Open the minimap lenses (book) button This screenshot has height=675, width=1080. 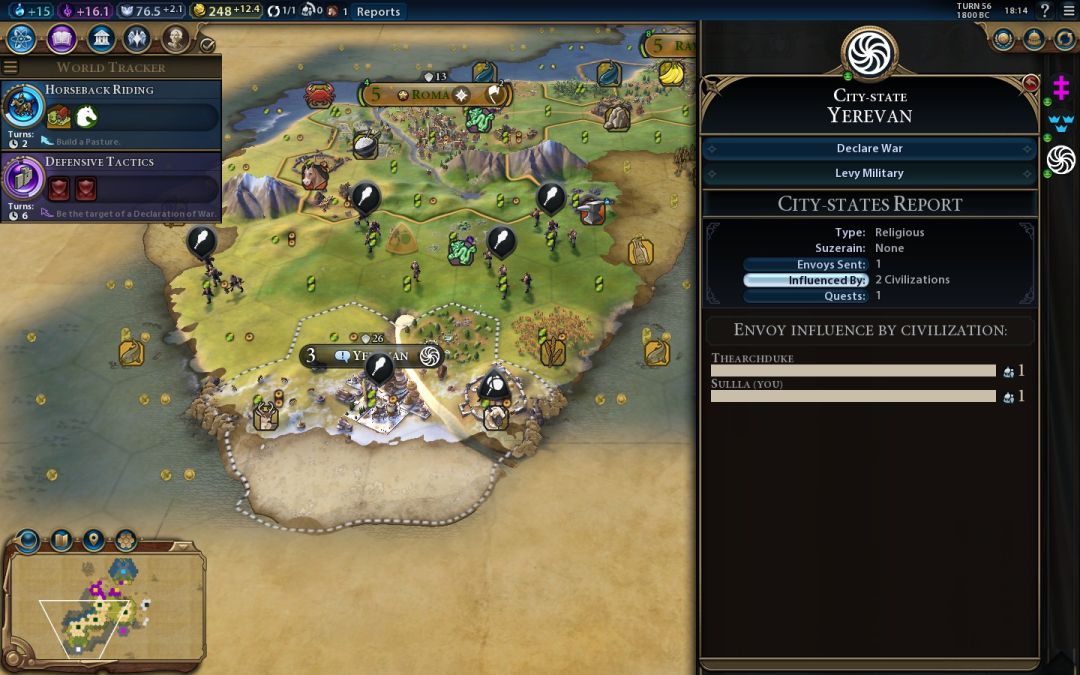pos(61,541)
